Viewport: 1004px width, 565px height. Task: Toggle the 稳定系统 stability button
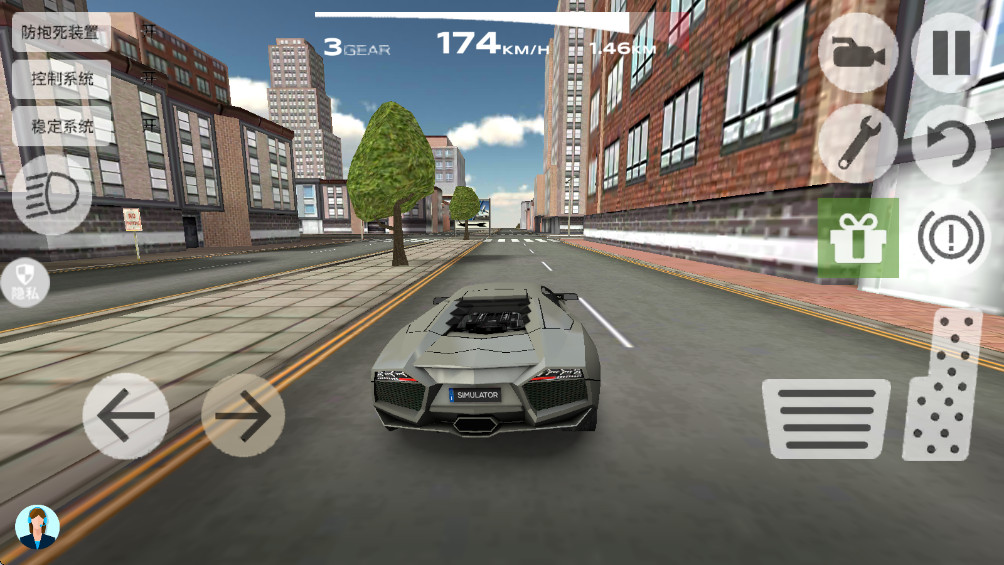tap(62, 126)
